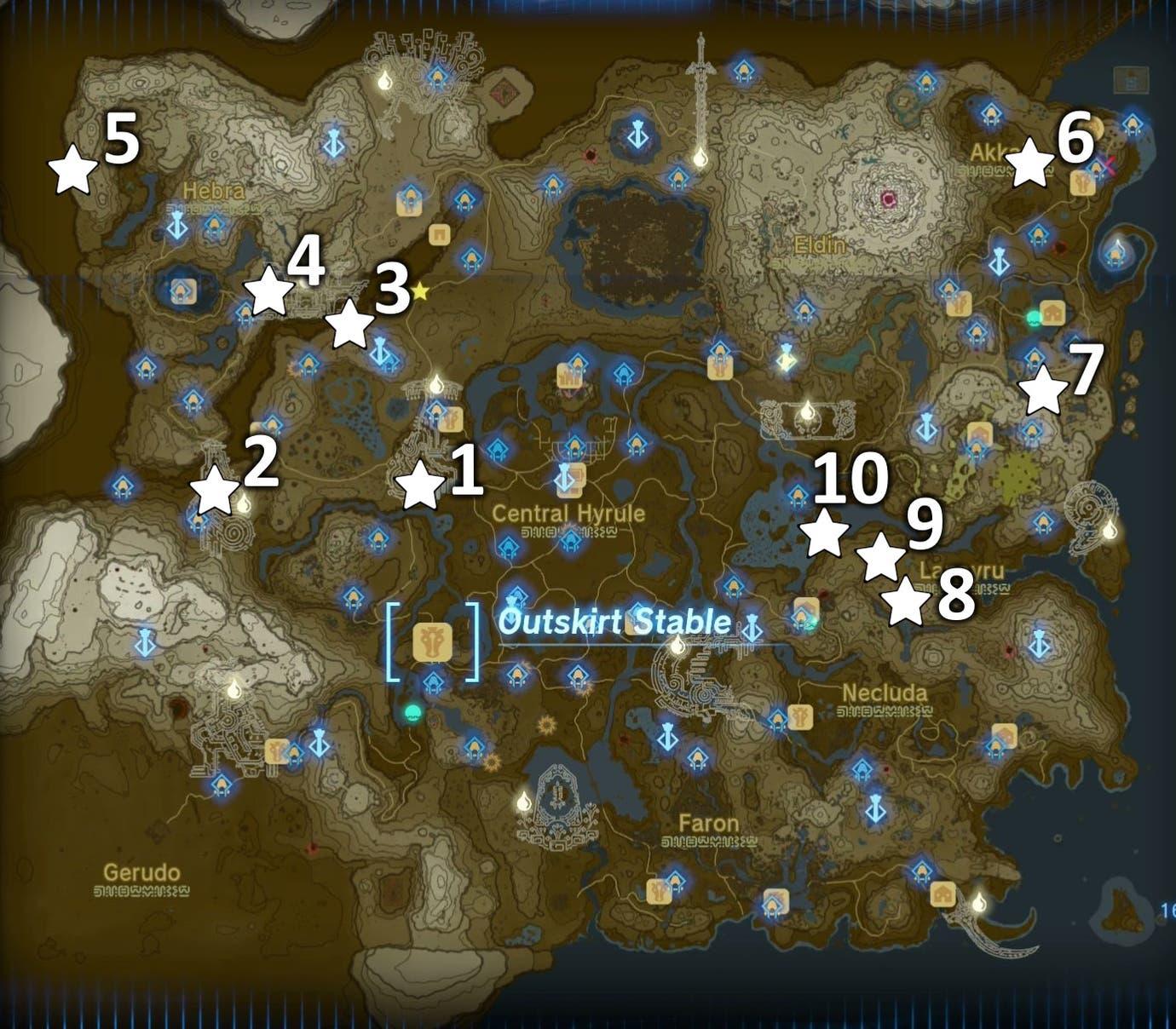This screenshot has height=1029, width=1176.
Task: Select the shrine icon directly left of marker 7
Action: coord(1033,358)
